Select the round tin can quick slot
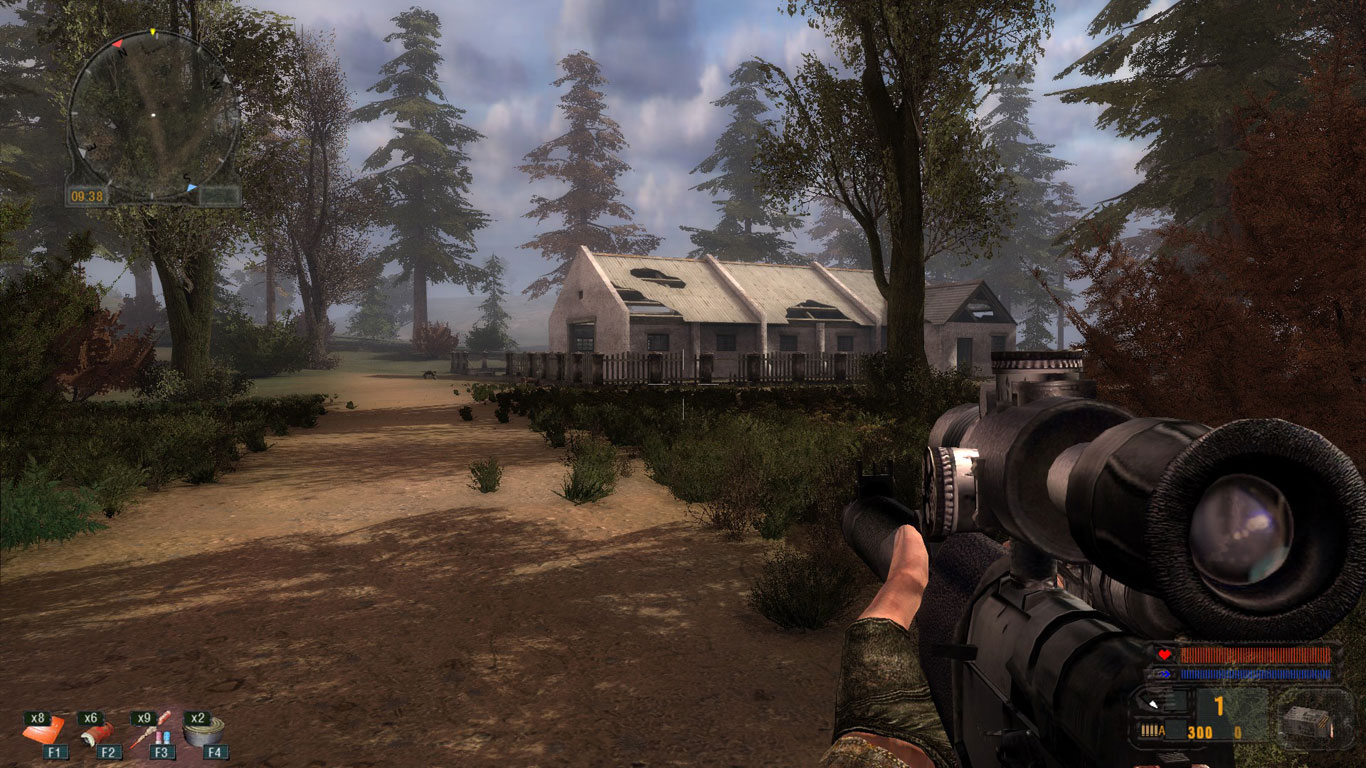Screen dimensions: 1366x768 coord(203,731)
